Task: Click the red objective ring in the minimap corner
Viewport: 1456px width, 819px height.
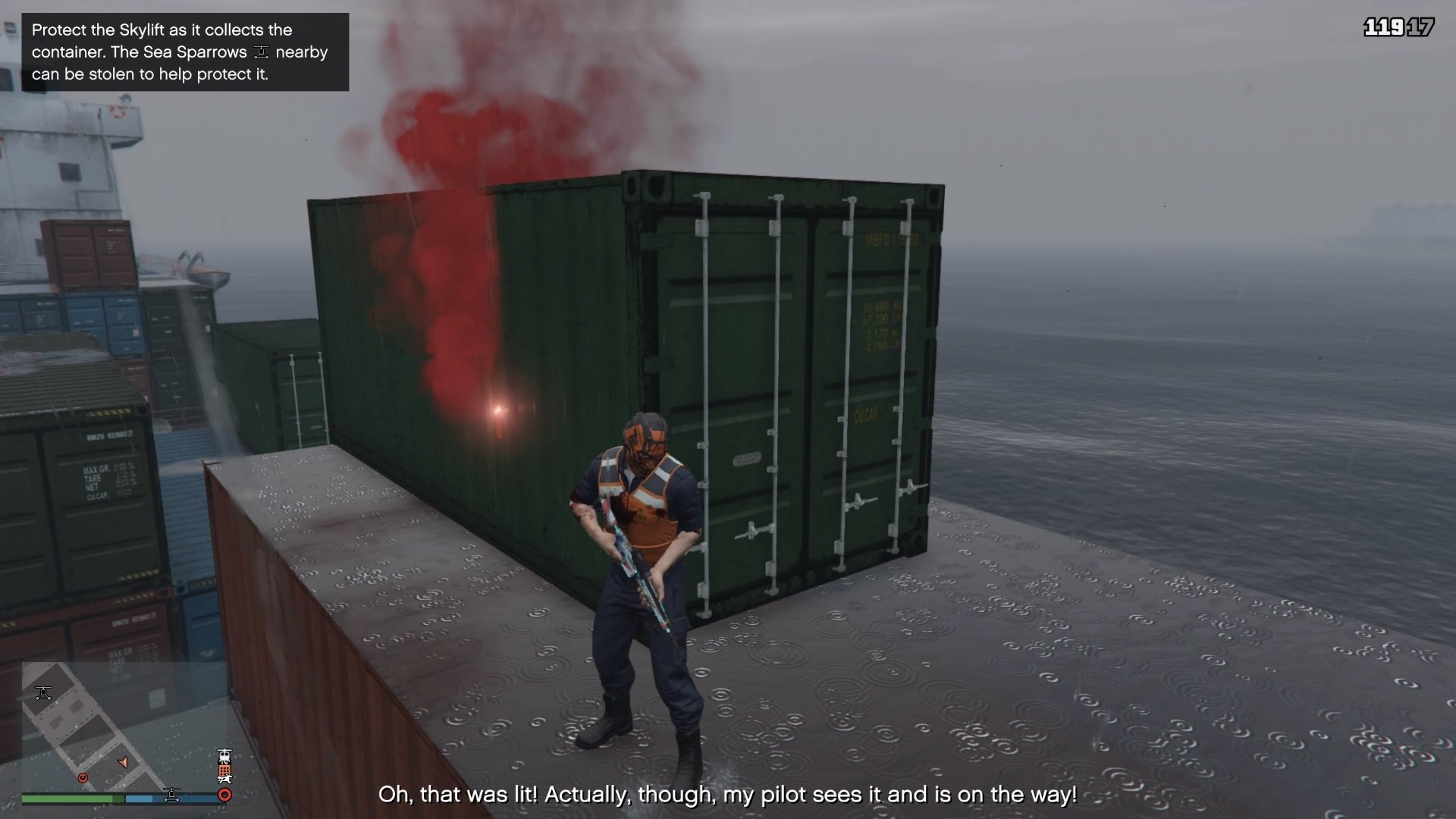Action: point(224,795)
